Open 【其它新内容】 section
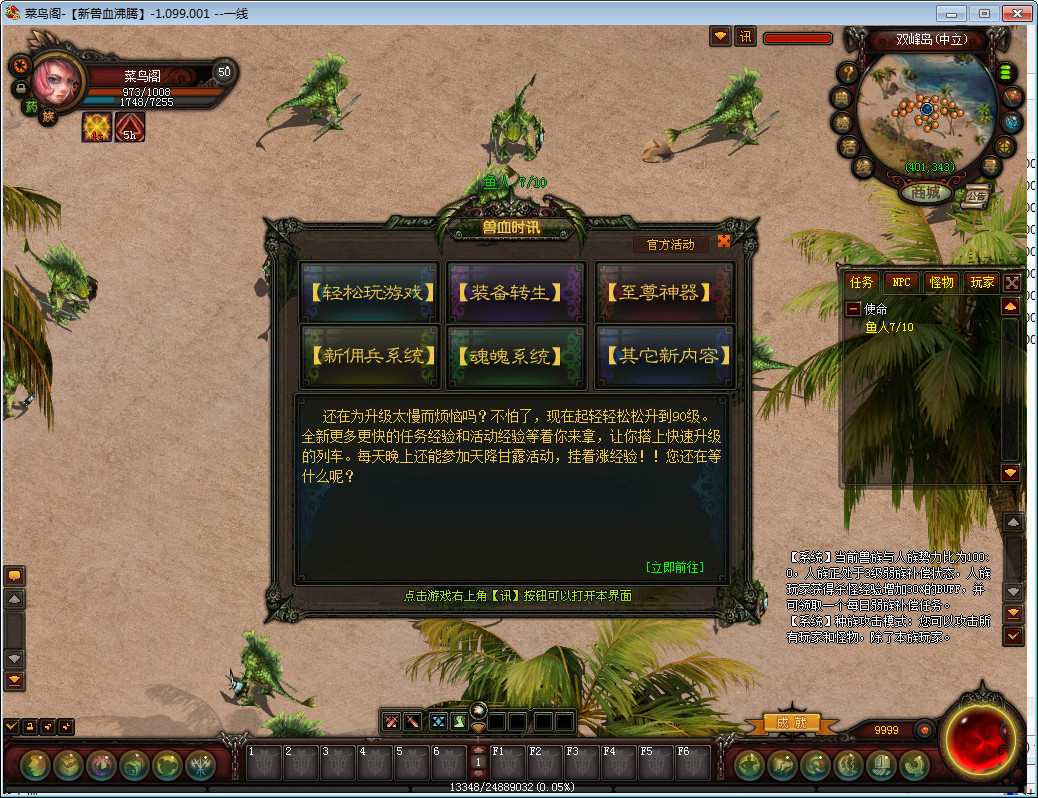Image resolution: width=1038 pixels, height=798 pixels. 665,356
